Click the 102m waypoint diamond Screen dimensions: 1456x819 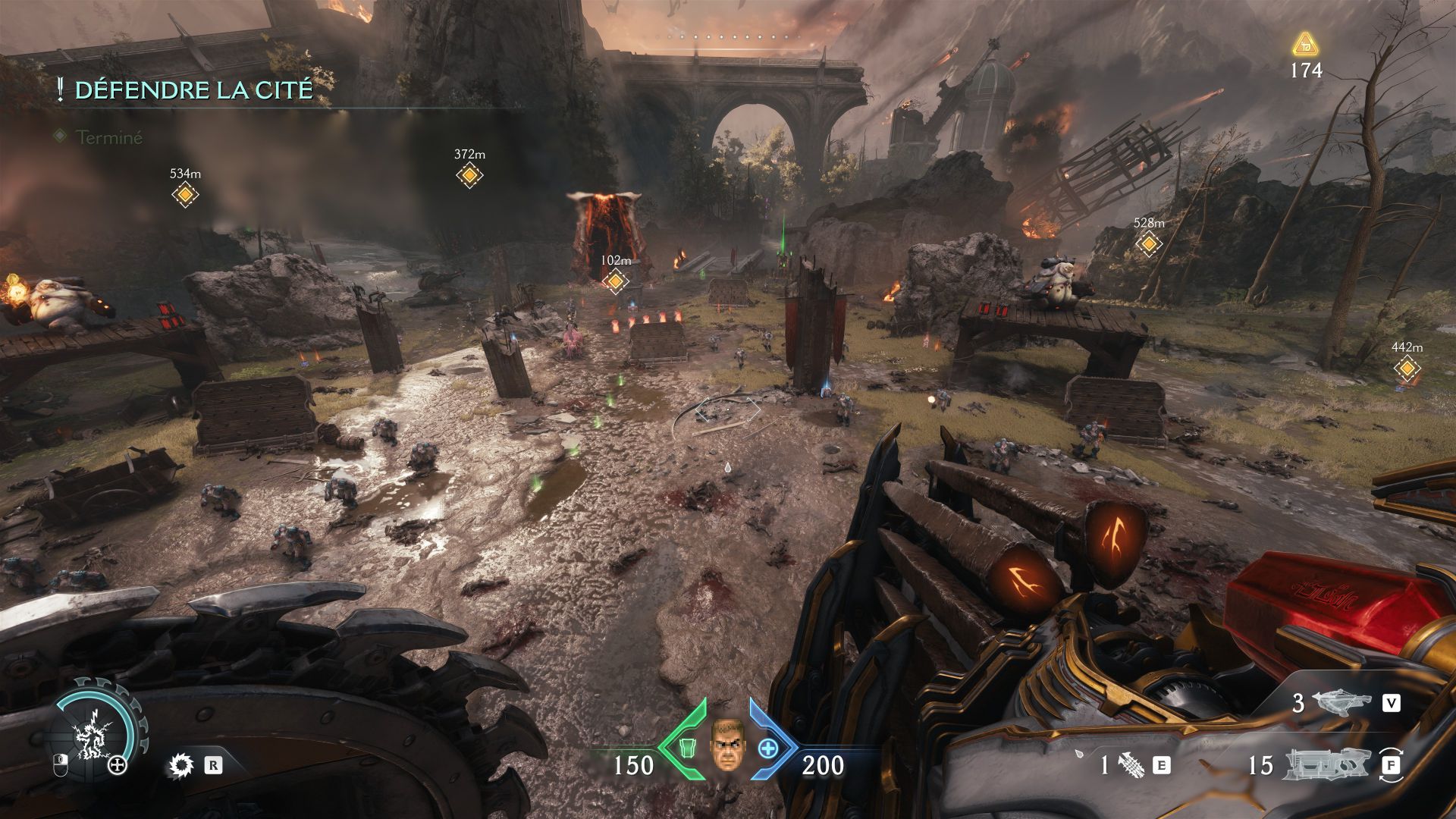click(x=615, y=282)
